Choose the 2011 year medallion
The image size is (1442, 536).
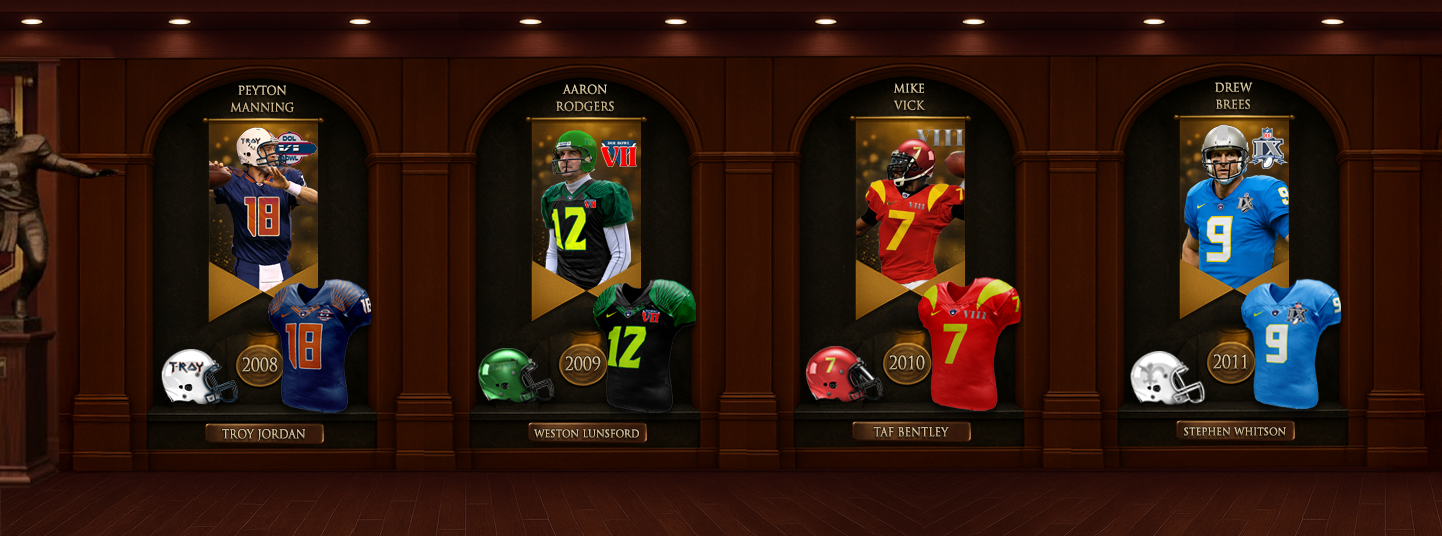[1230, 361]
